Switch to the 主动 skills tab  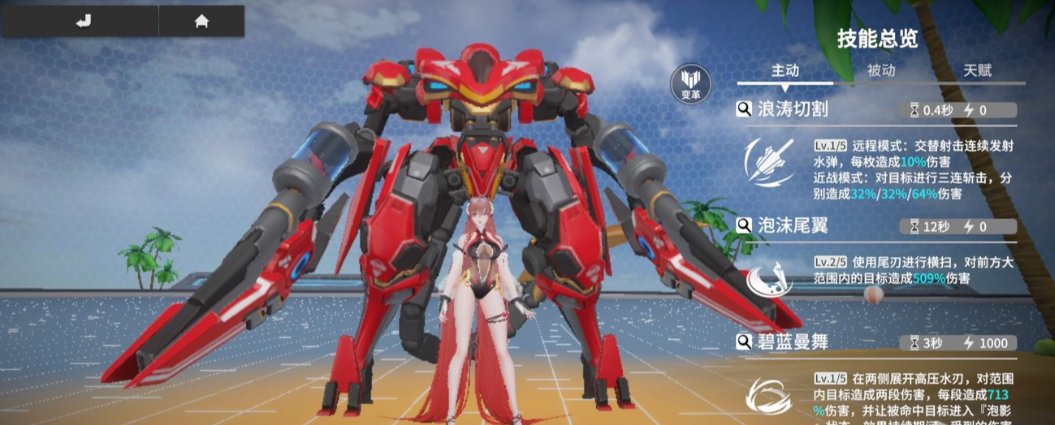(785, 71)
